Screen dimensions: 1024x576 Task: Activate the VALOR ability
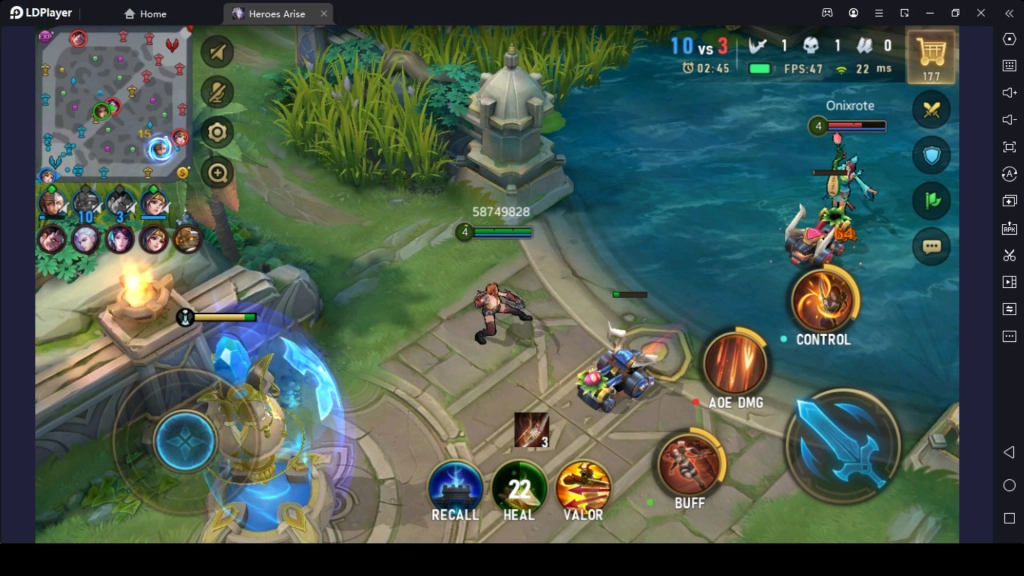tap(583, 486)
